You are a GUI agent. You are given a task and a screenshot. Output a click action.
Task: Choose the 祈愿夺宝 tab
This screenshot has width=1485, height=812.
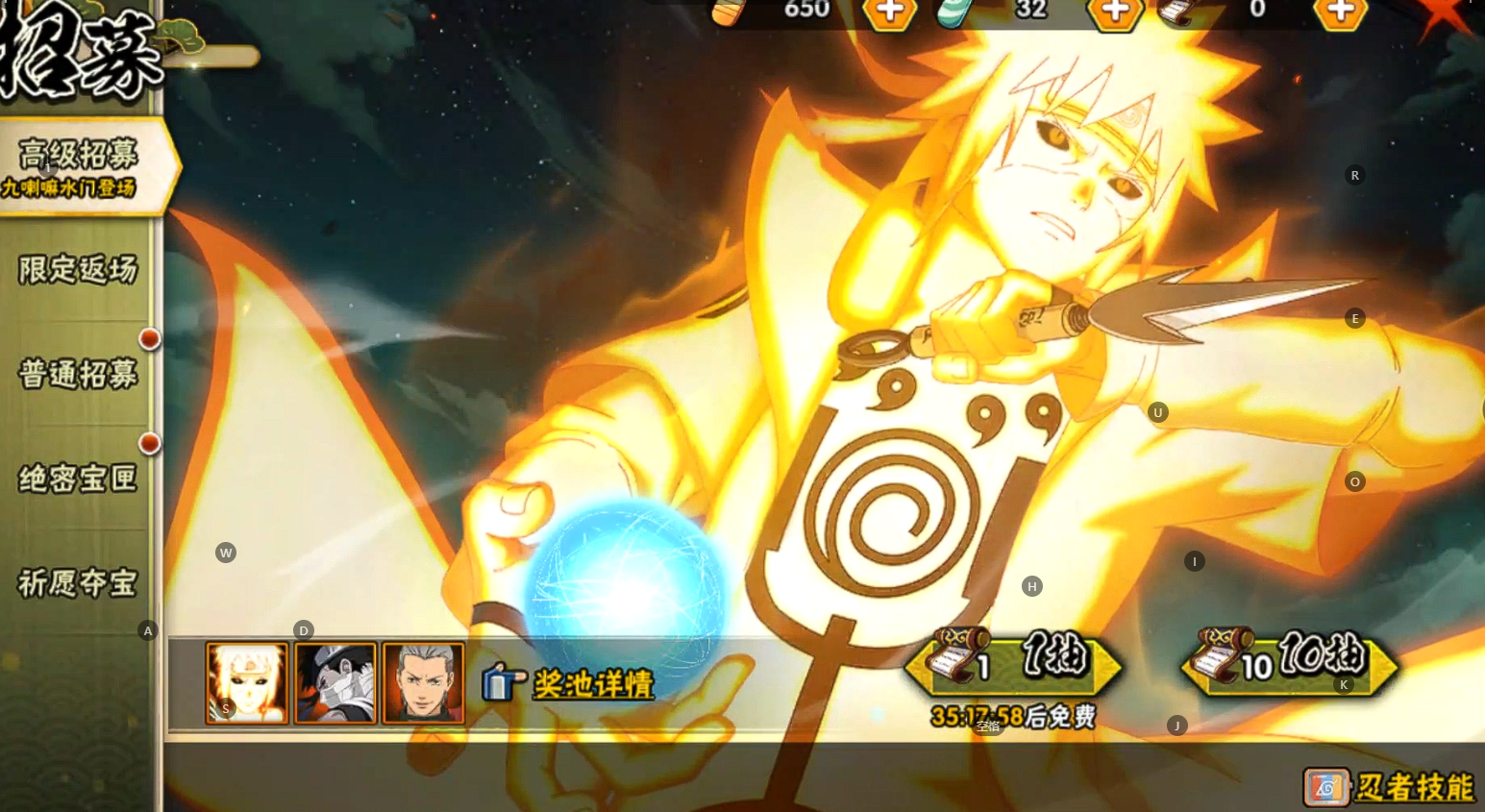[79, 582]
